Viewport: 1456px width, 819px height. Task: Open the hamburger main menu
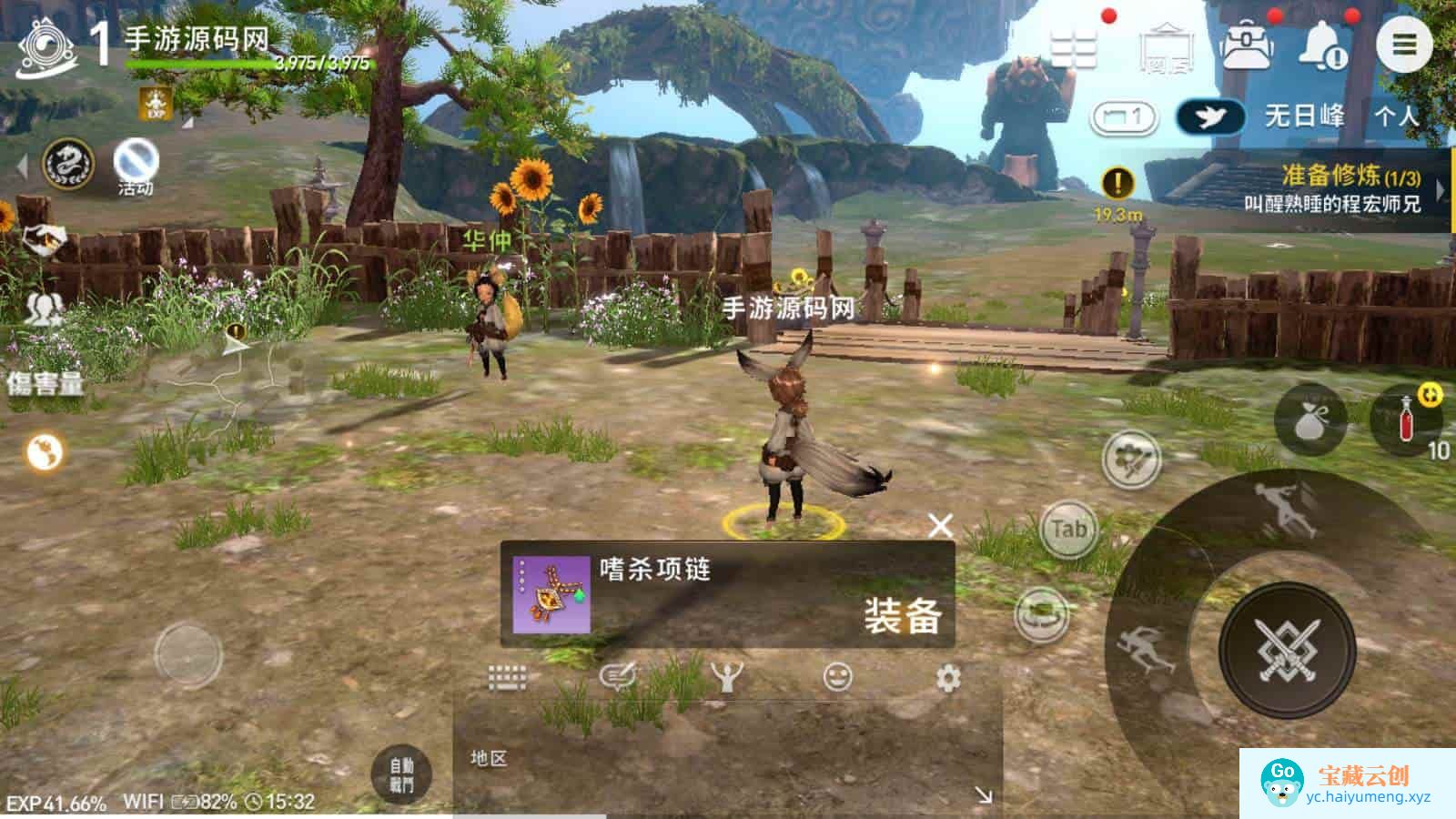click(x=1404, y=45)
